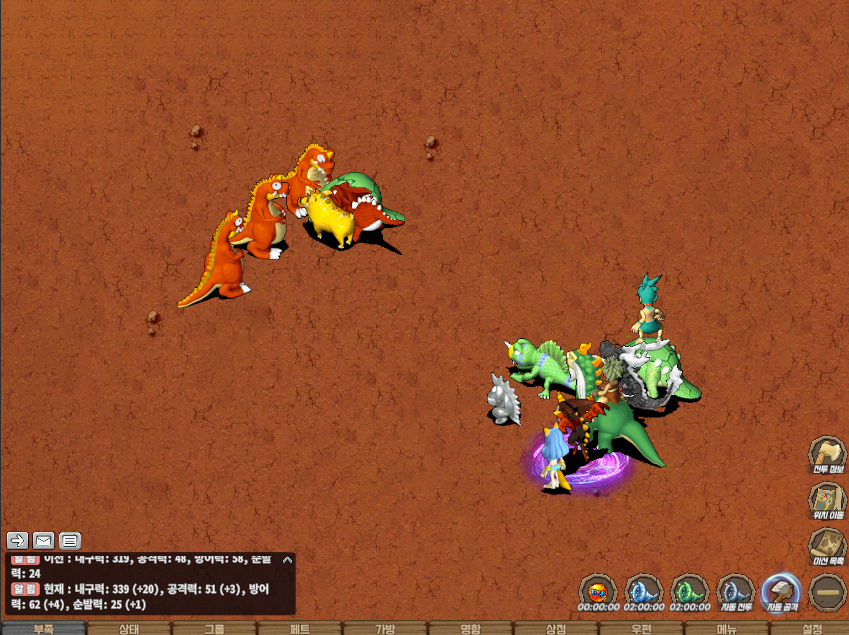This screenshot has width=849, height=635.
Task: Open the 가방 (bag) inventory tab
Action: (x=385, y=628)
